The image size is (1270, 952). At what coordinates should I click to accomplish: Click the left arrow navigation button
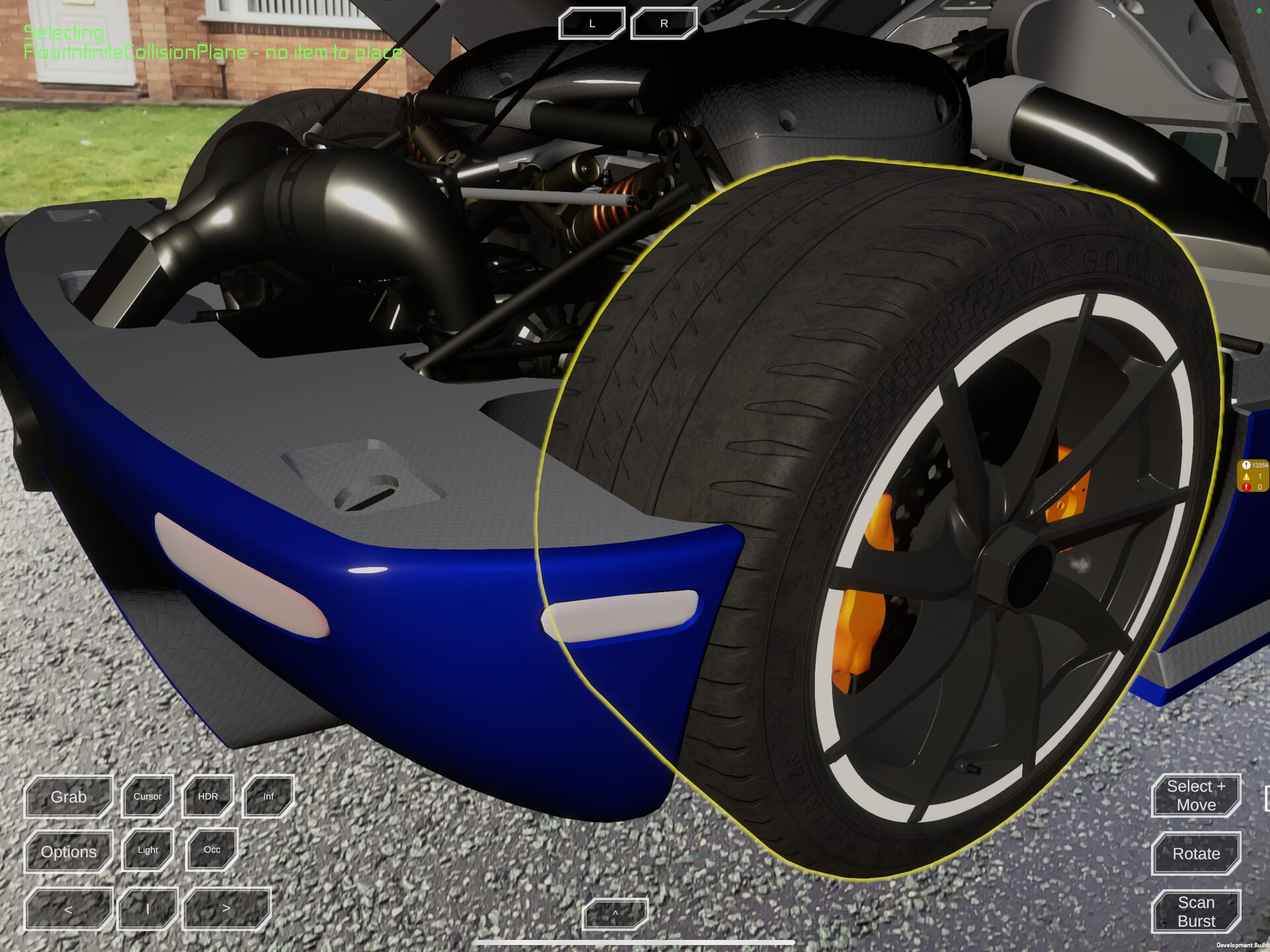[68, 907]
